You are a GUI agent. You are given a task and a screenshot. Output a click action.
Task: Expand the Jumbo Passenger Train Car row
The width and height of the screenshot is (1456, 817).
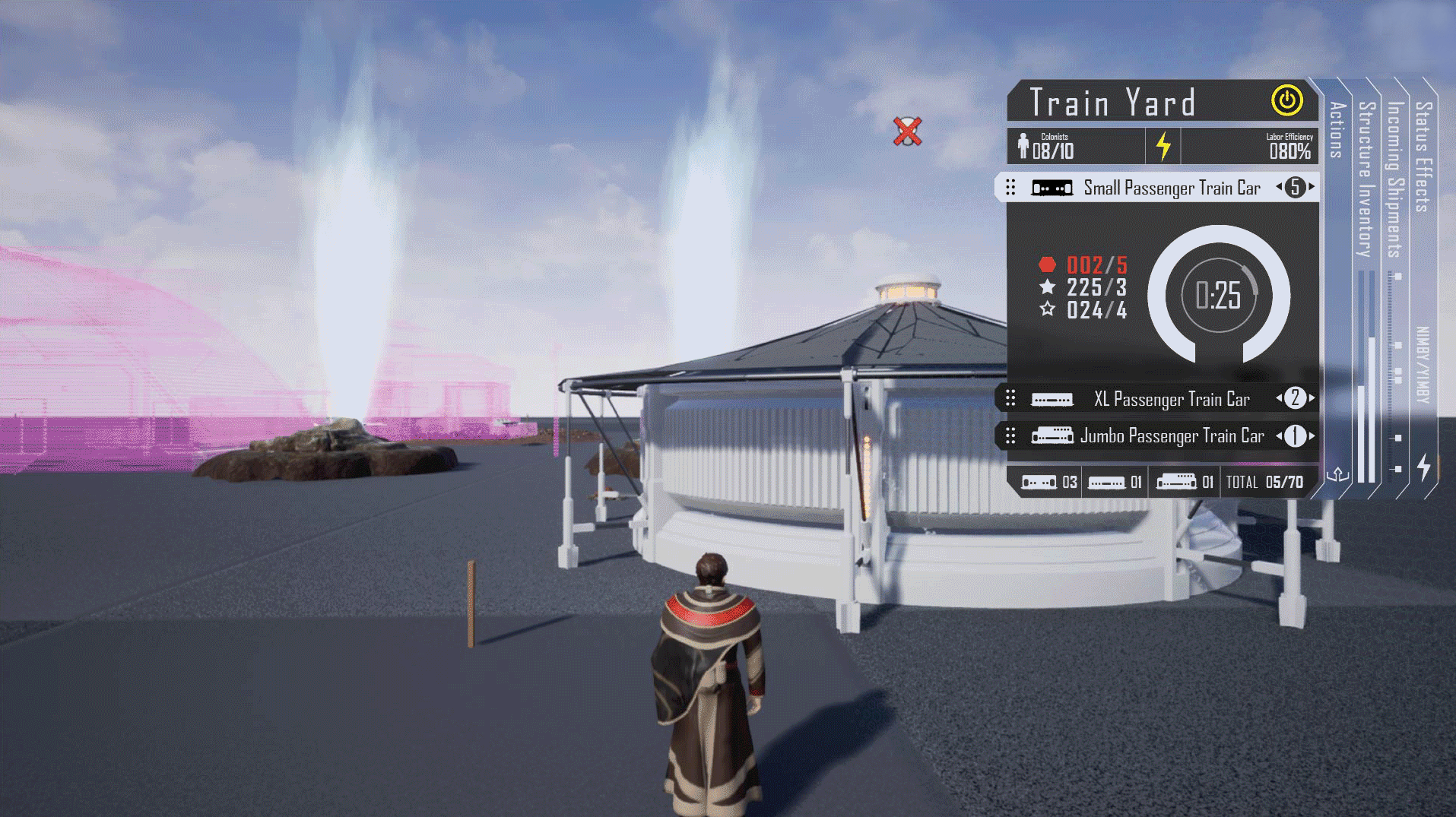coord(1171,436)
